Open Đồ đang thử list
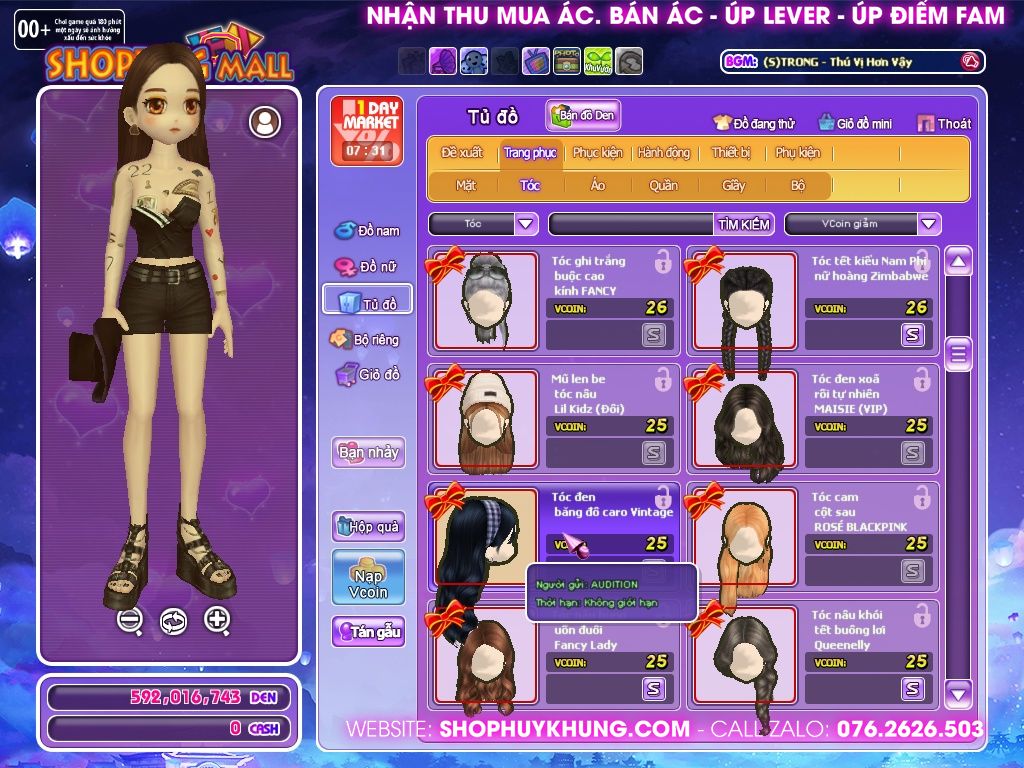 (754, 124)
